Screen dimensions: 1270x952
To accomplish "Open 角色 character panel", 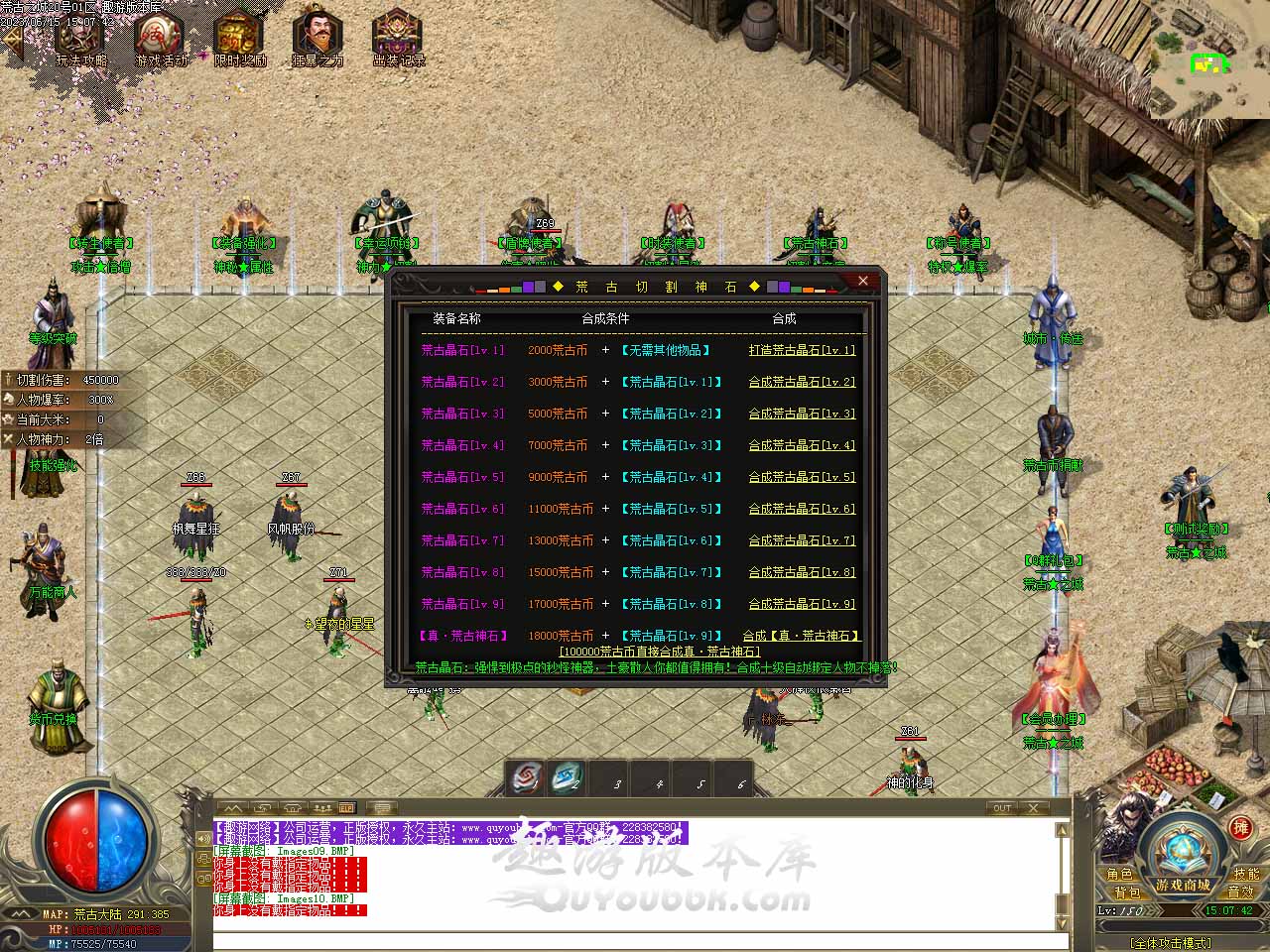I will coord(1119,874).
